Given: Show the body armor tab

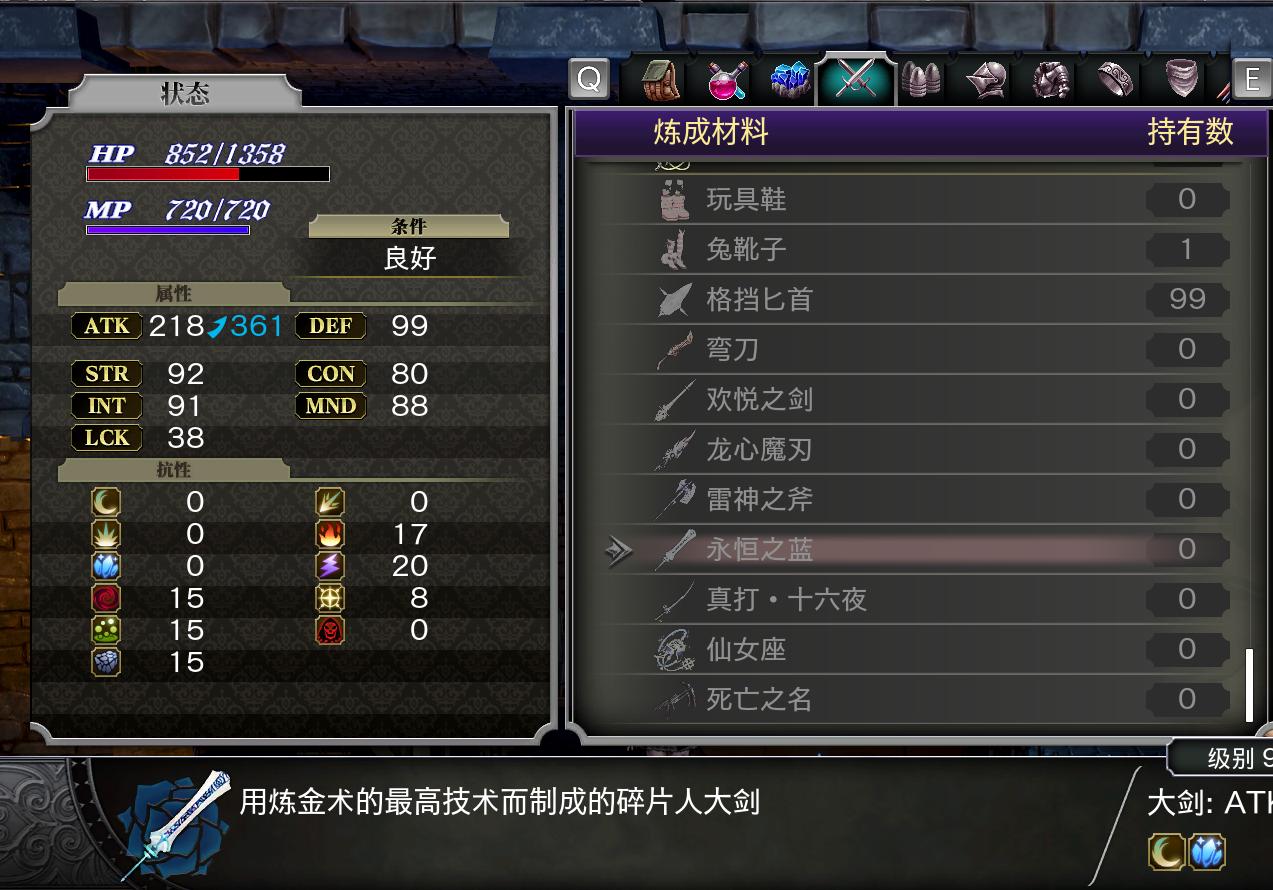Looking at the screenshot, I should [1051, 80].
